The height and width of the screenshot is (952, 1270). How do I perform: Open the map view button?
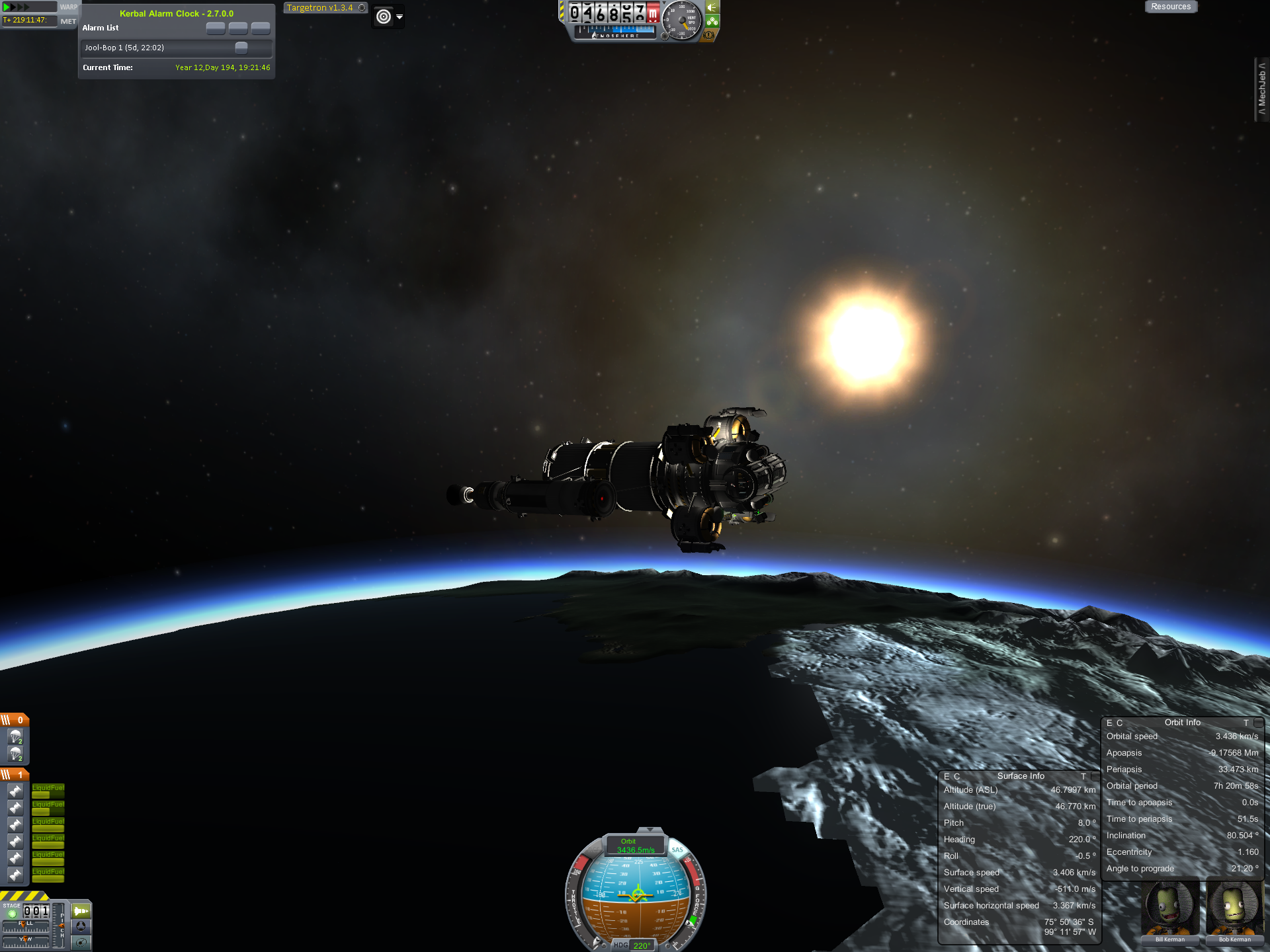[x=81, y=942]
